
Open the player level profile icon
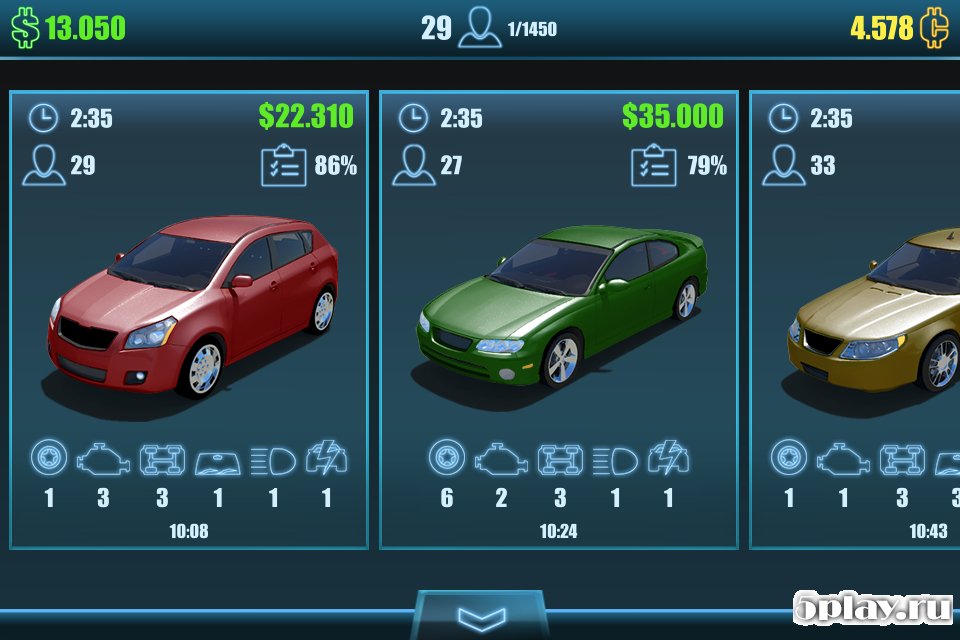(x=480, y=28)
